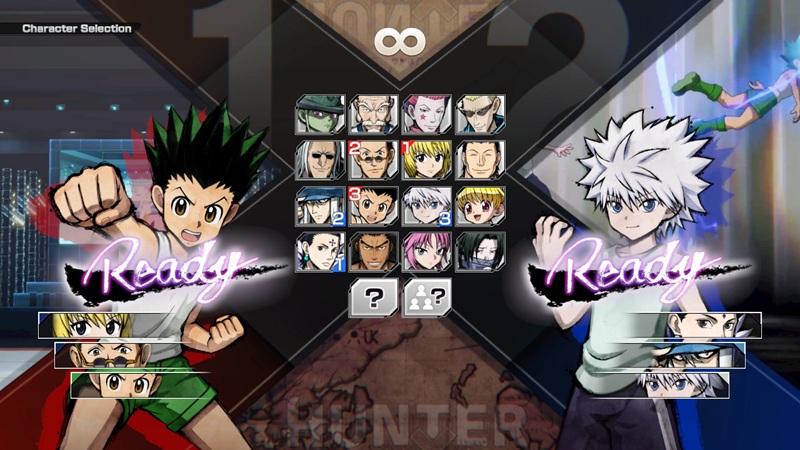Pick Kurapika's portrait in the roster grid
This screenshot has width=800, height=450.
(427, 159)
